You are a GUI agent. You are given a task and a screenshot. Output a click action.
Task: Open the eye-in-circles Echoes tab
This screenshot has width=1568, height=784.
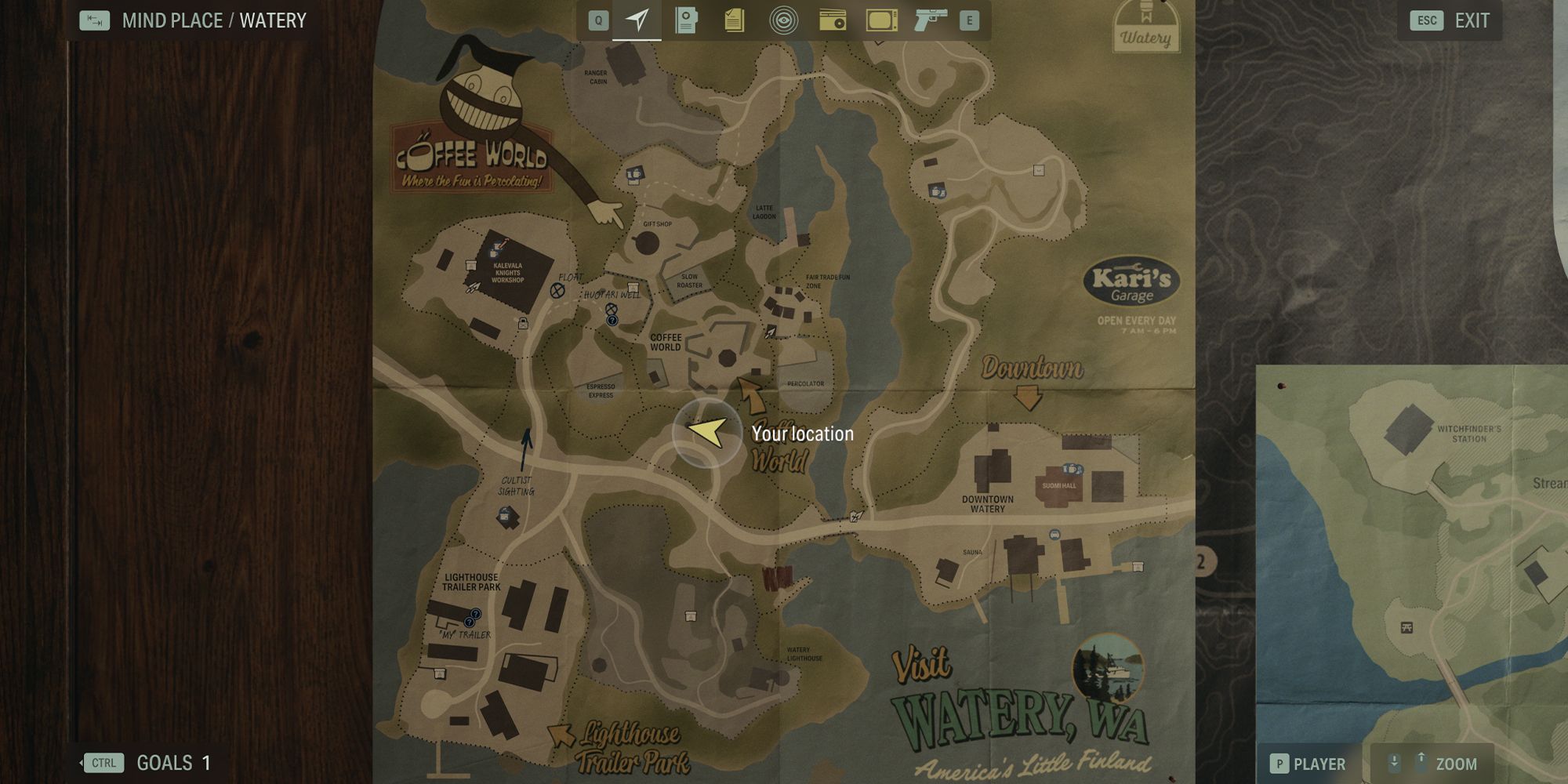point(783,20)
